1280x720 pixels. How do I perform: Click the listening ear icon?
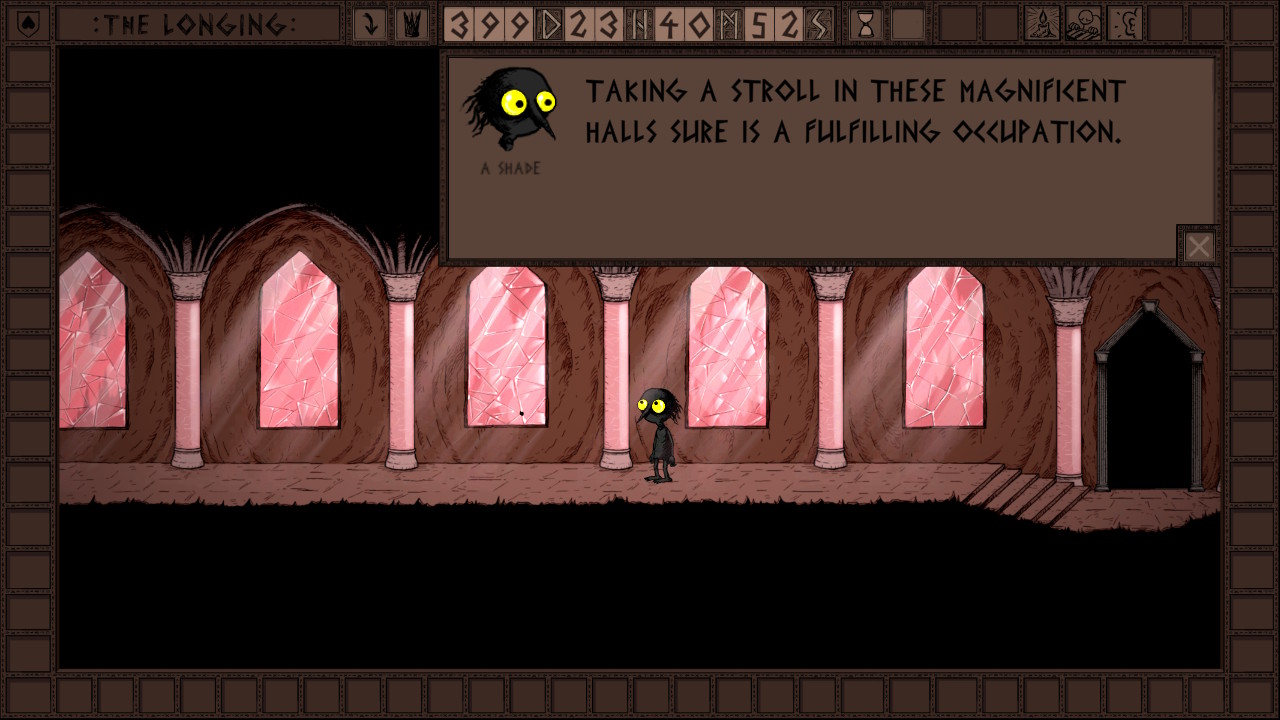tap(1125, 24)
